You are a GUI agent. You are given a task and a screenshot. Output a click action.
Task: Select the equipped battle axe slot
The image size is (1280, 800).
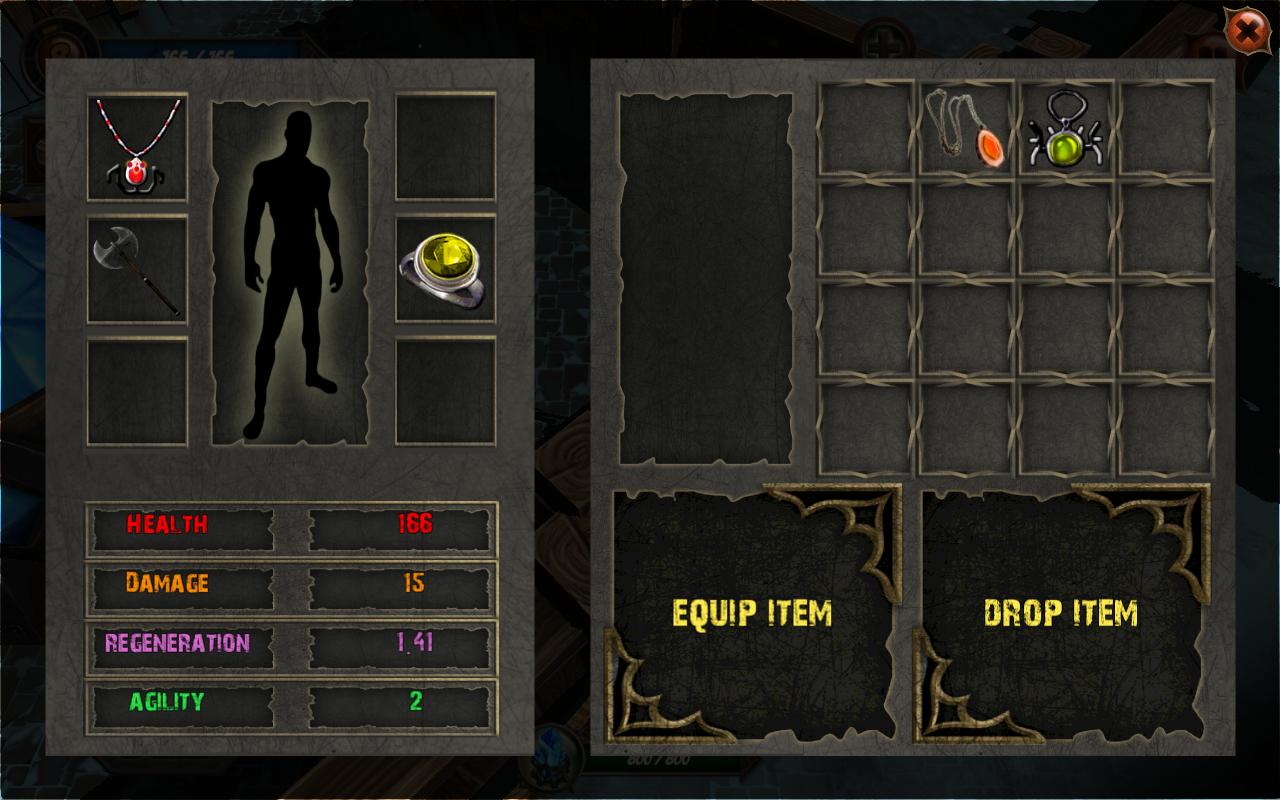[x=137, y=269]
